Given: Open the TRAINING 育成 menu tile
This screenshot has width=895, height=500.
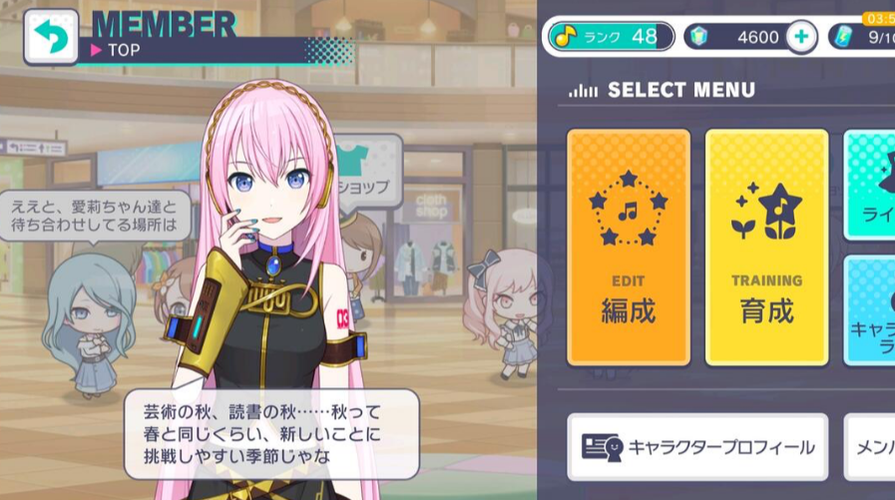Looking at the screenshot, I should pyautogui.click(x=766, y=246).
